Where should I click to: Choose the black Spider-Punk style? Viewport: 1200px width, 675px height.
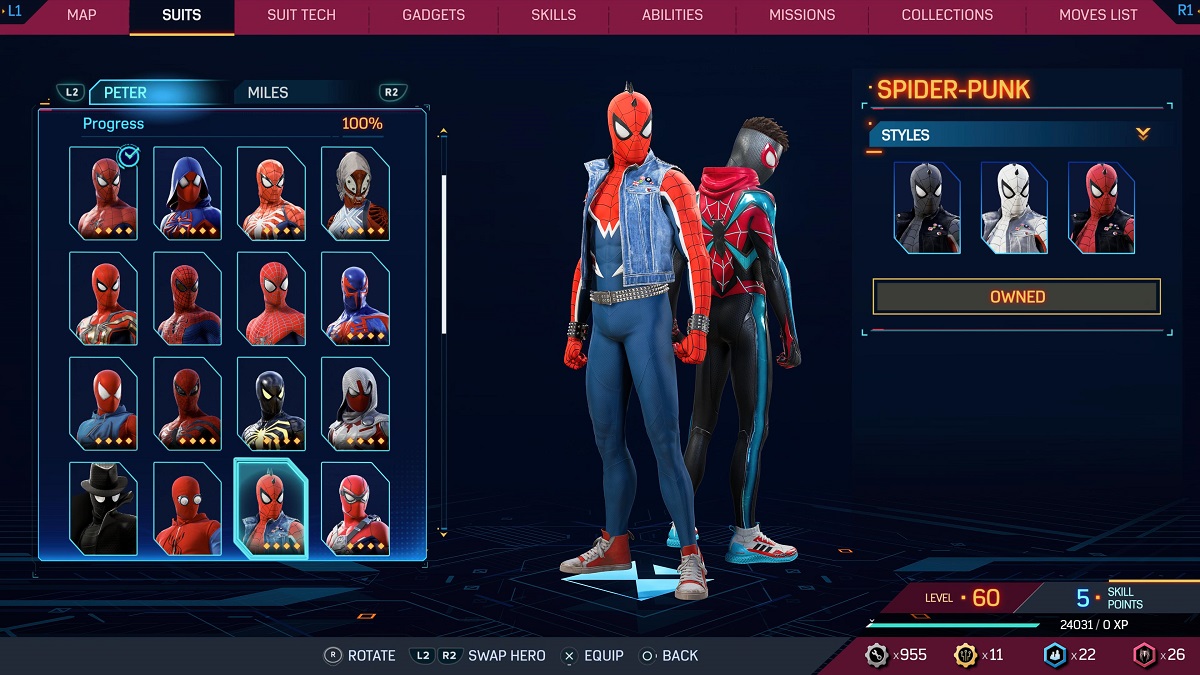pyautogui.click(x=926, y=207)
